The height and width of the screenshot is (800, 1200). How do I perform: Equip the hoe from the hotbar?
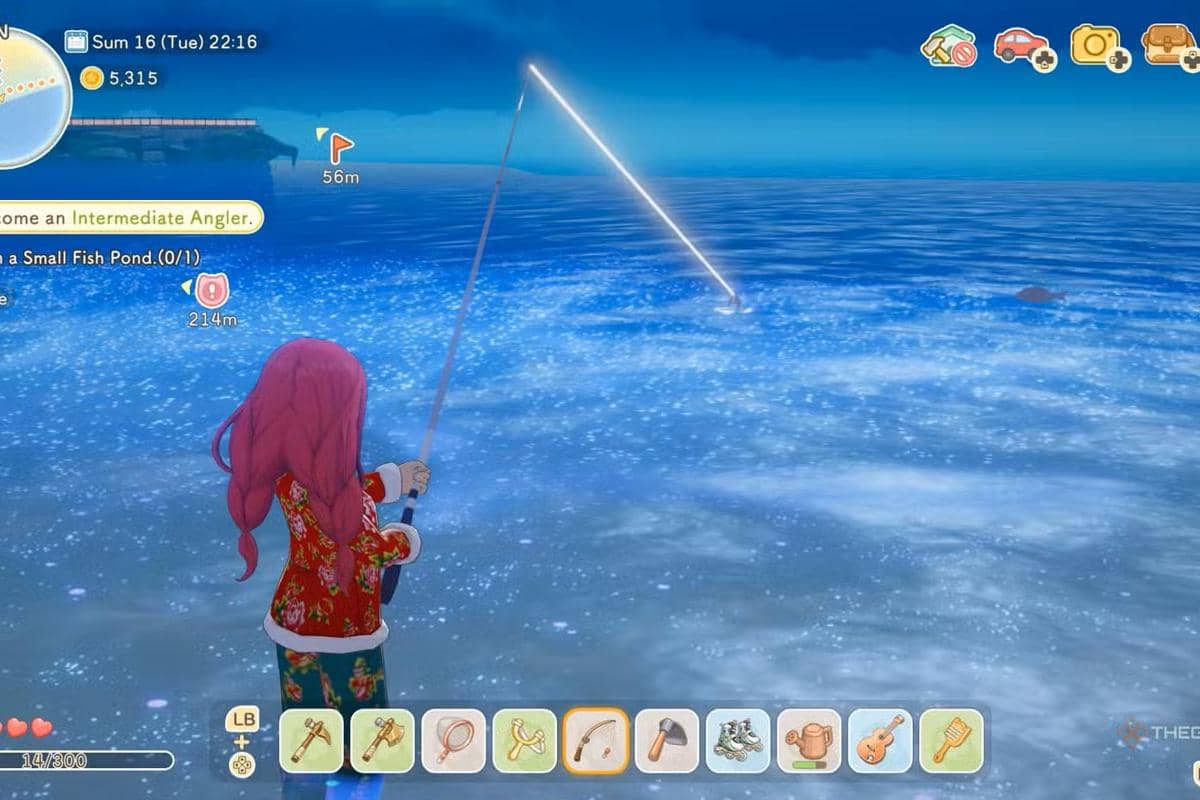coord(667,741)
